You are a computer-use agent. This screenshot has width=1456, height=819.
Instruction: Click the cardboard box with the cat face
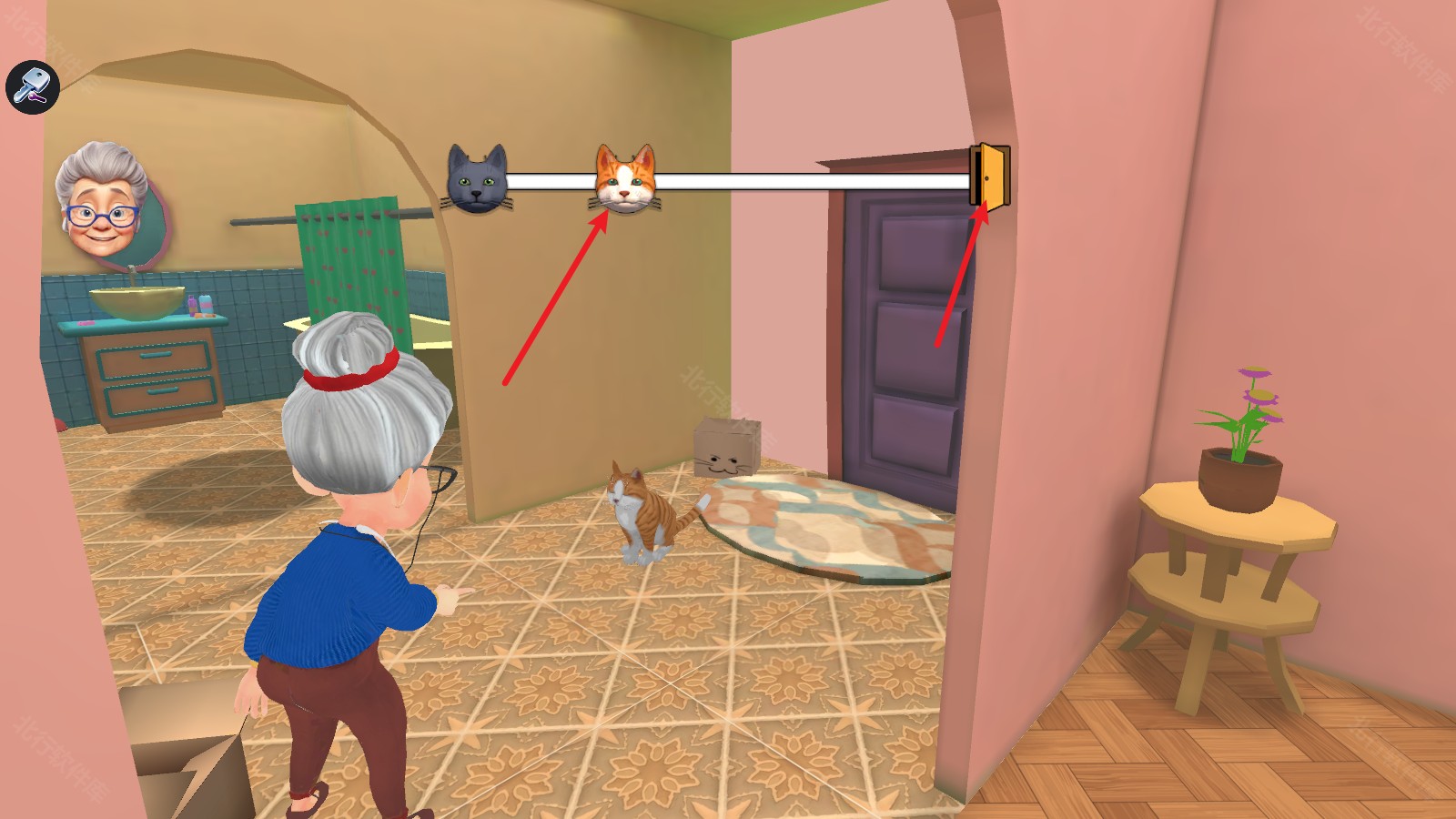[x=728, y=446]
